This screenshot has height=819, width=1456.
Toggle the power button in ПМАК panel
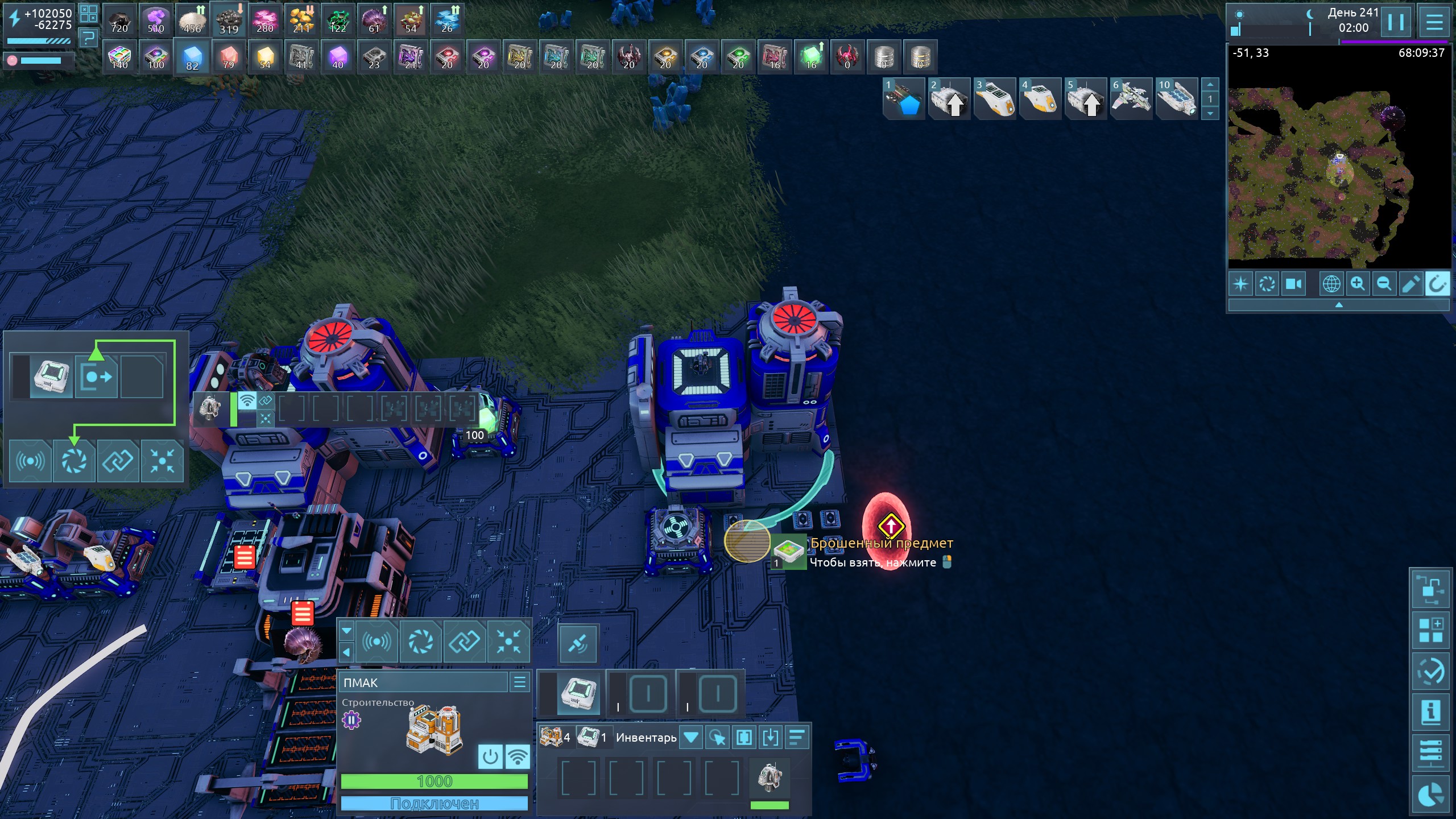[x=490, y=757]
